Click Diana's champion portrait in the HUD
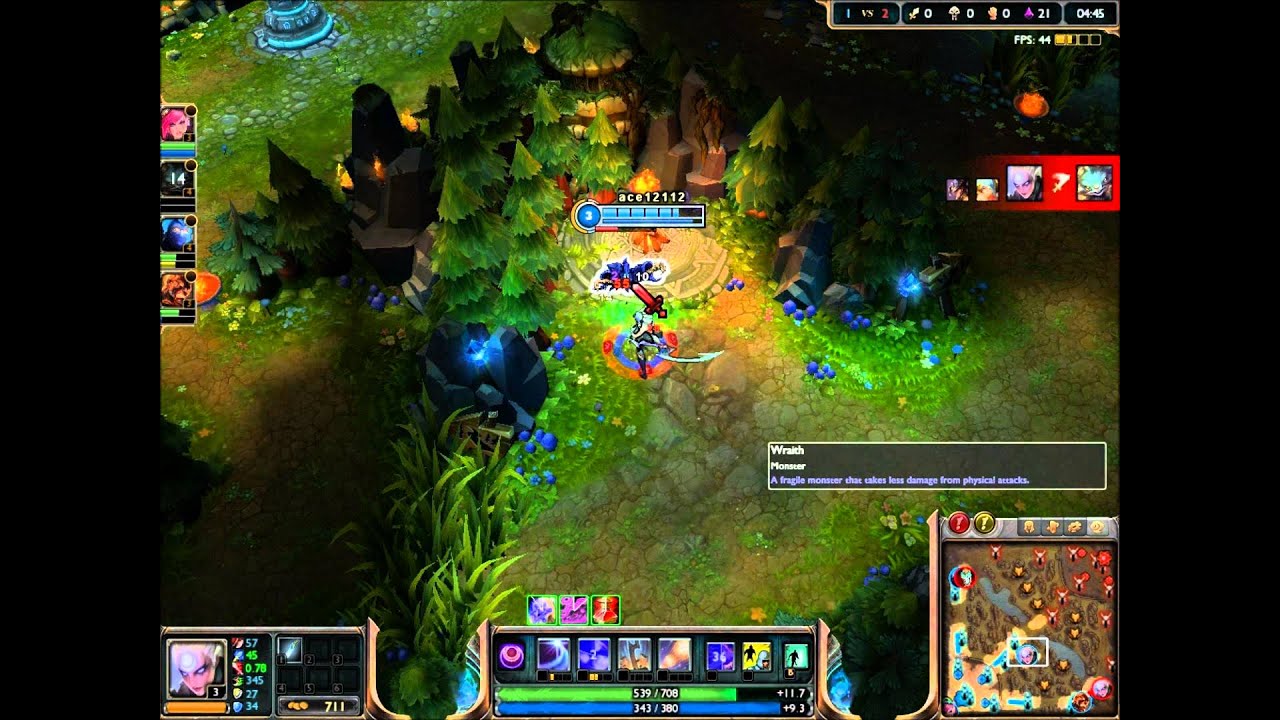1280x720 pixels. click(197, 668)
